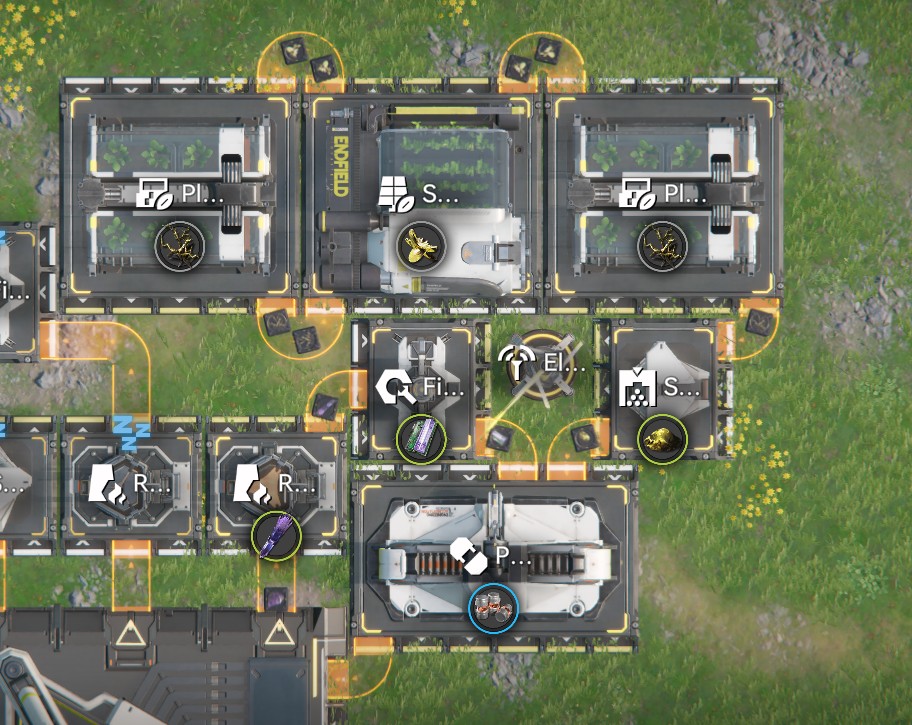The width and height of the screenshot is (912, 725).
Task: Click the purple-green component product icon
Action: click(420, 438)
